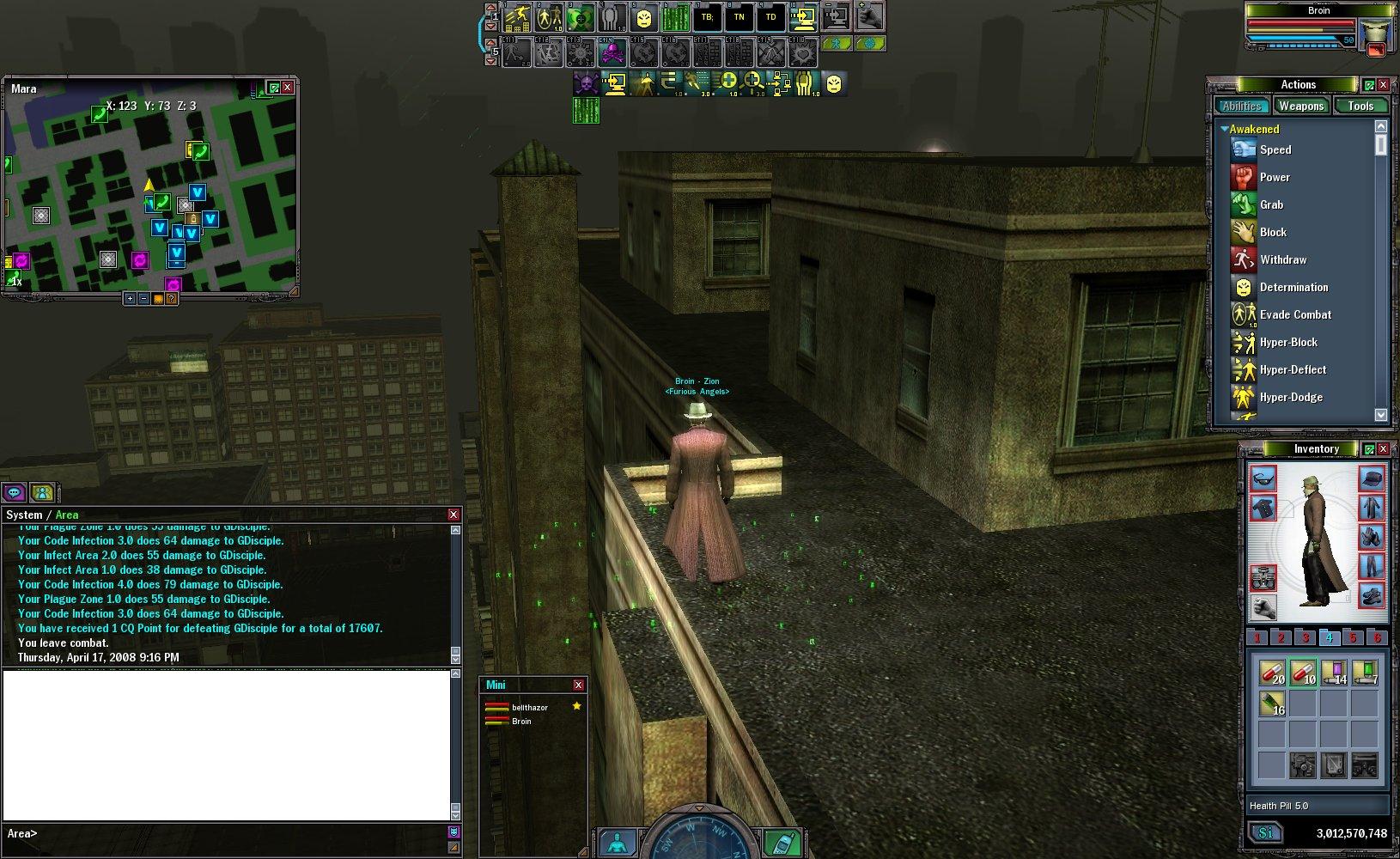Image resolution: width=1400 pixels, height=859 pixels.
Task: Open the Tools tab in Actions
Action: pos(1360,106)
